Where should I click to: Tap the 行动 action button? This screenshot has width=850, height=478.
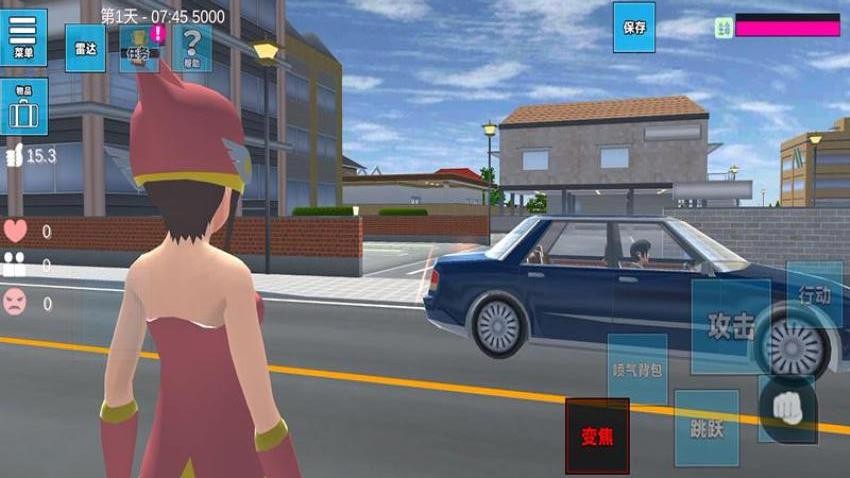pos(814,295)
